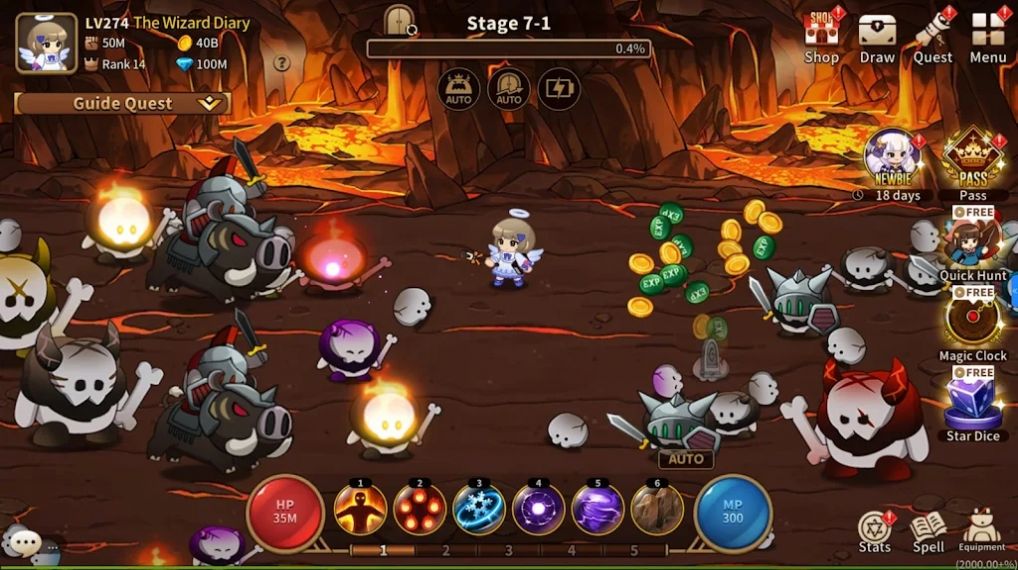Toggle auto stage advance
The image size is (1018, 570).
pyautogui.click(x=509, y=89)
